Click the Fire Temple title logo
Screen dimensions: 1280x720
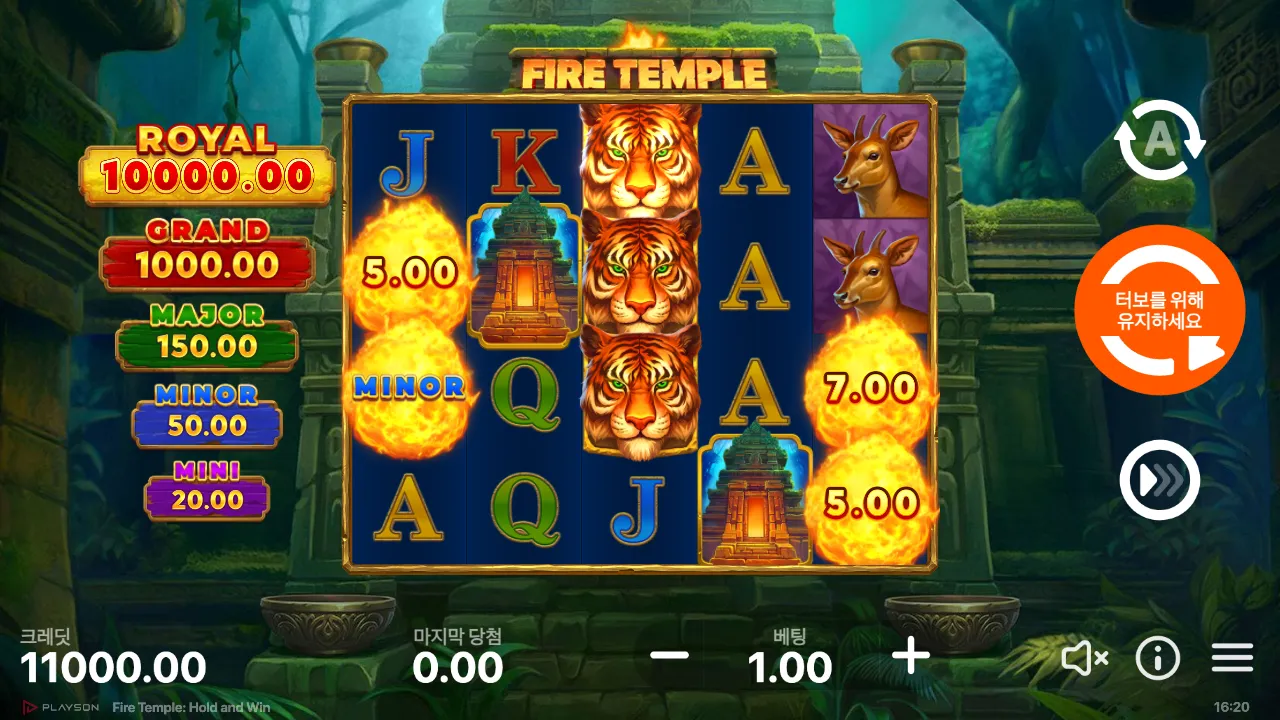(645, 71)
